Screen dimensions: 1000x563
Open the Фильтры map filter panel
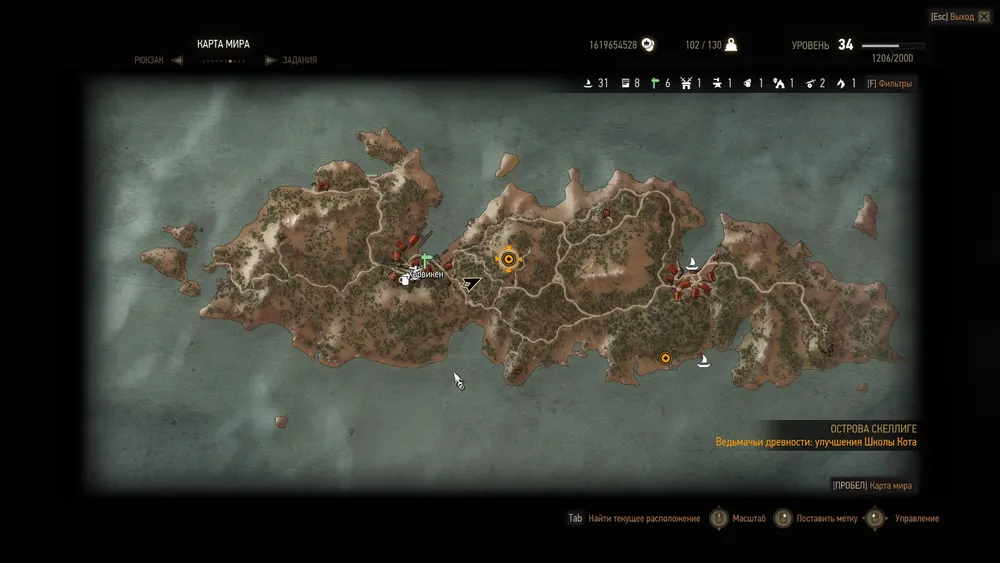[889, 84]
